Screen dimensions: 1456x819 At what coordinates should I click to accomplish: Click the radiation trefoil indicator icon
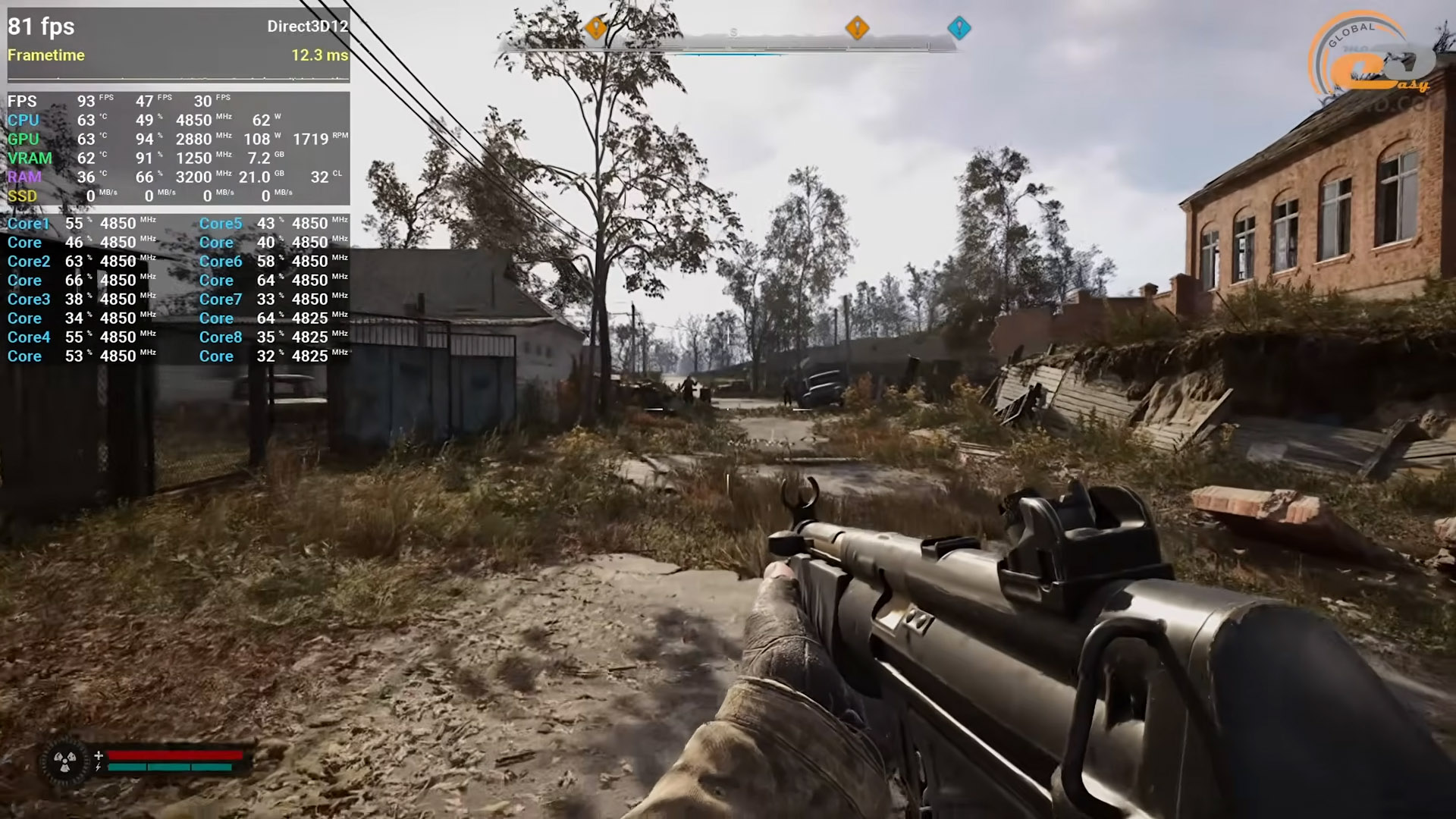point(65,761)
